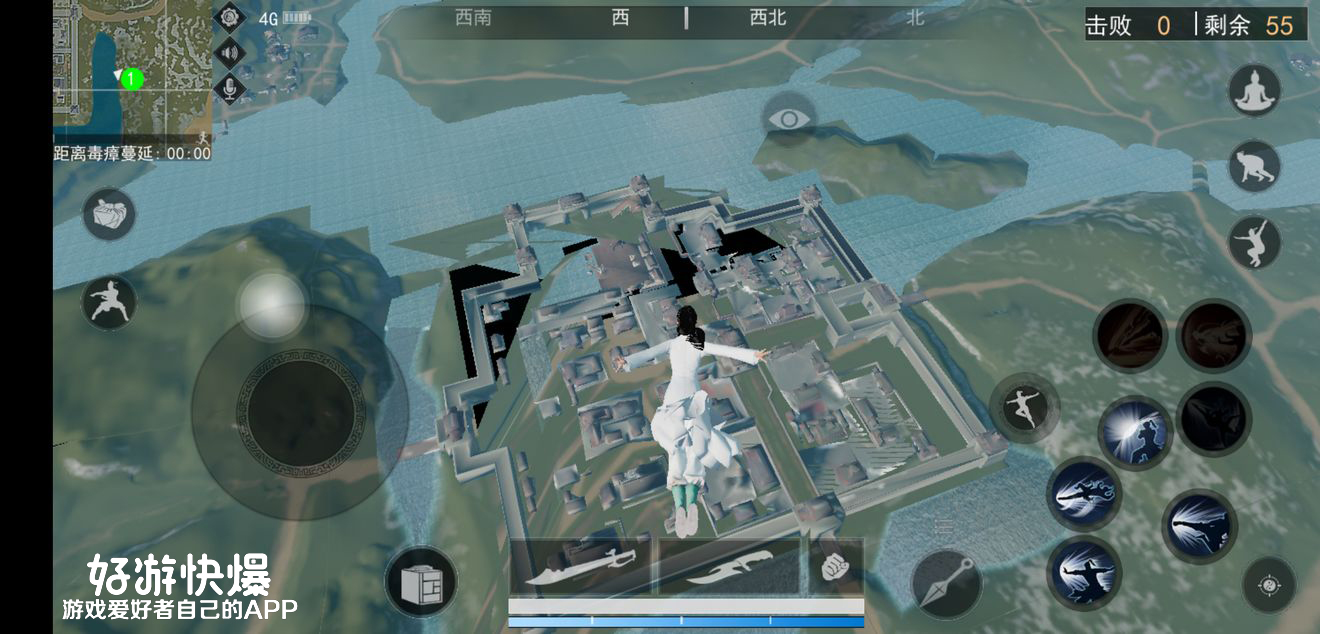Viewport: 1320px width, 634px height.
Task: Select the long saber weapon slot
Action: [x=580, y=567]
